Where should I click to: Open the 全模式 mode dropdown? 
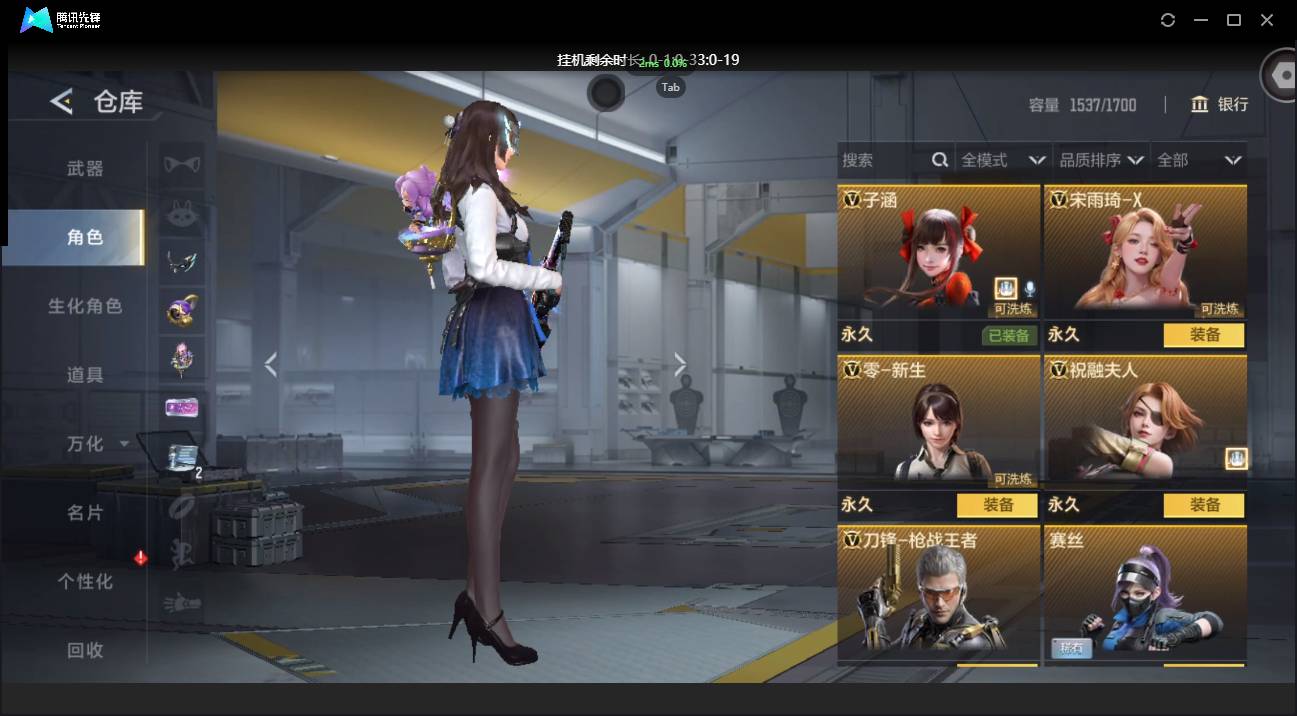click(x=1002, y=160)
